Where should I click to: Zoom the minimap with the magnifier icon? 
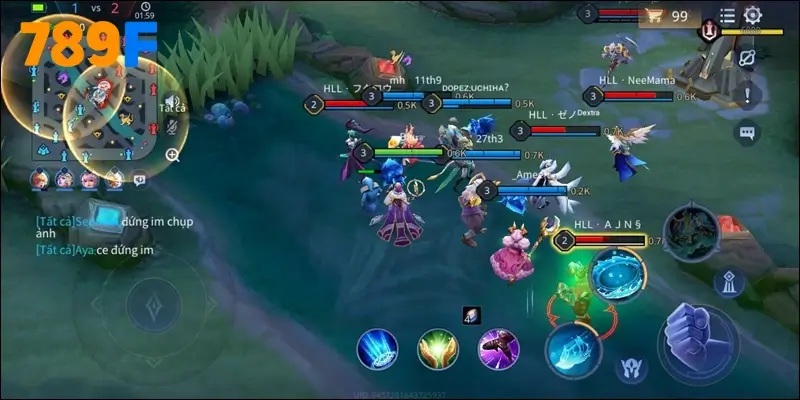pyautogui.click(x=172, y=155)
